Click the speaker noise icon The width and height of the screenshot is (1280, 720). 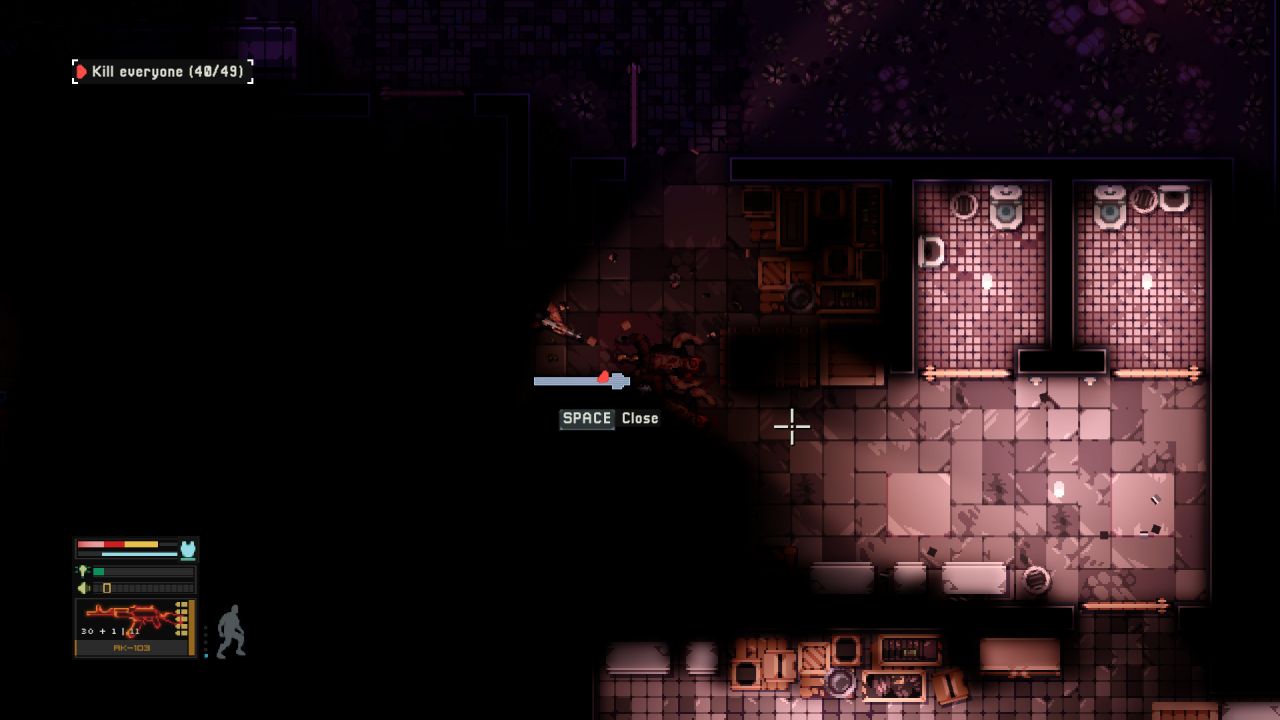coord(83,587)
